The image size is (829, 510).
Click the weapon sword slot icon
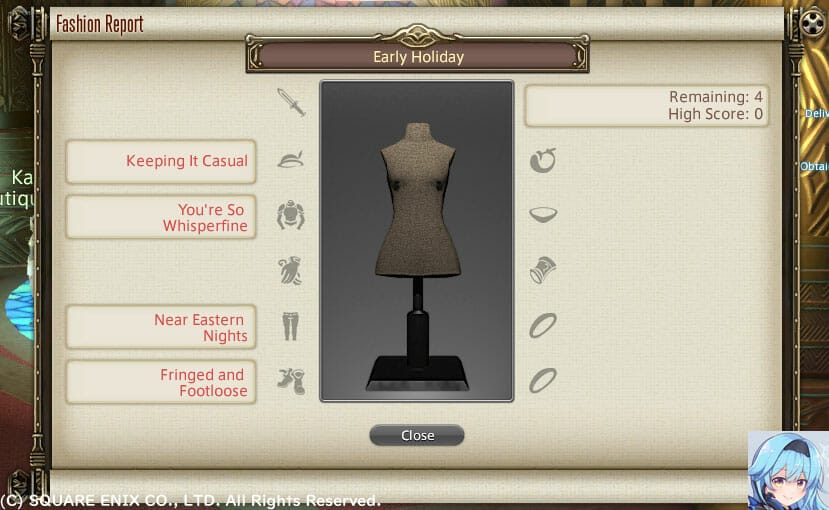pos(290,102)
